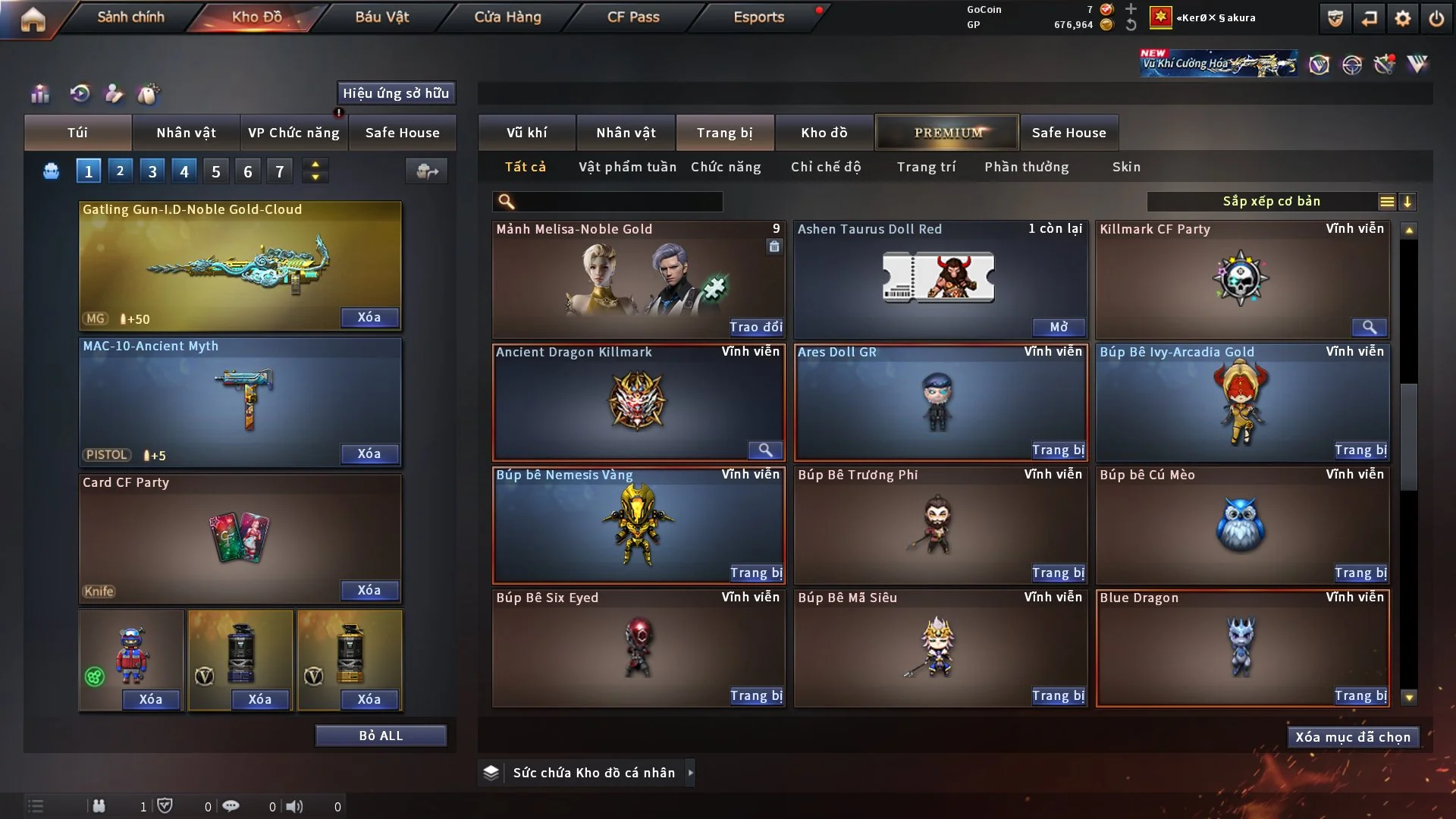Equip the Búp bê Cú Mèo doll

point(1360,573)
